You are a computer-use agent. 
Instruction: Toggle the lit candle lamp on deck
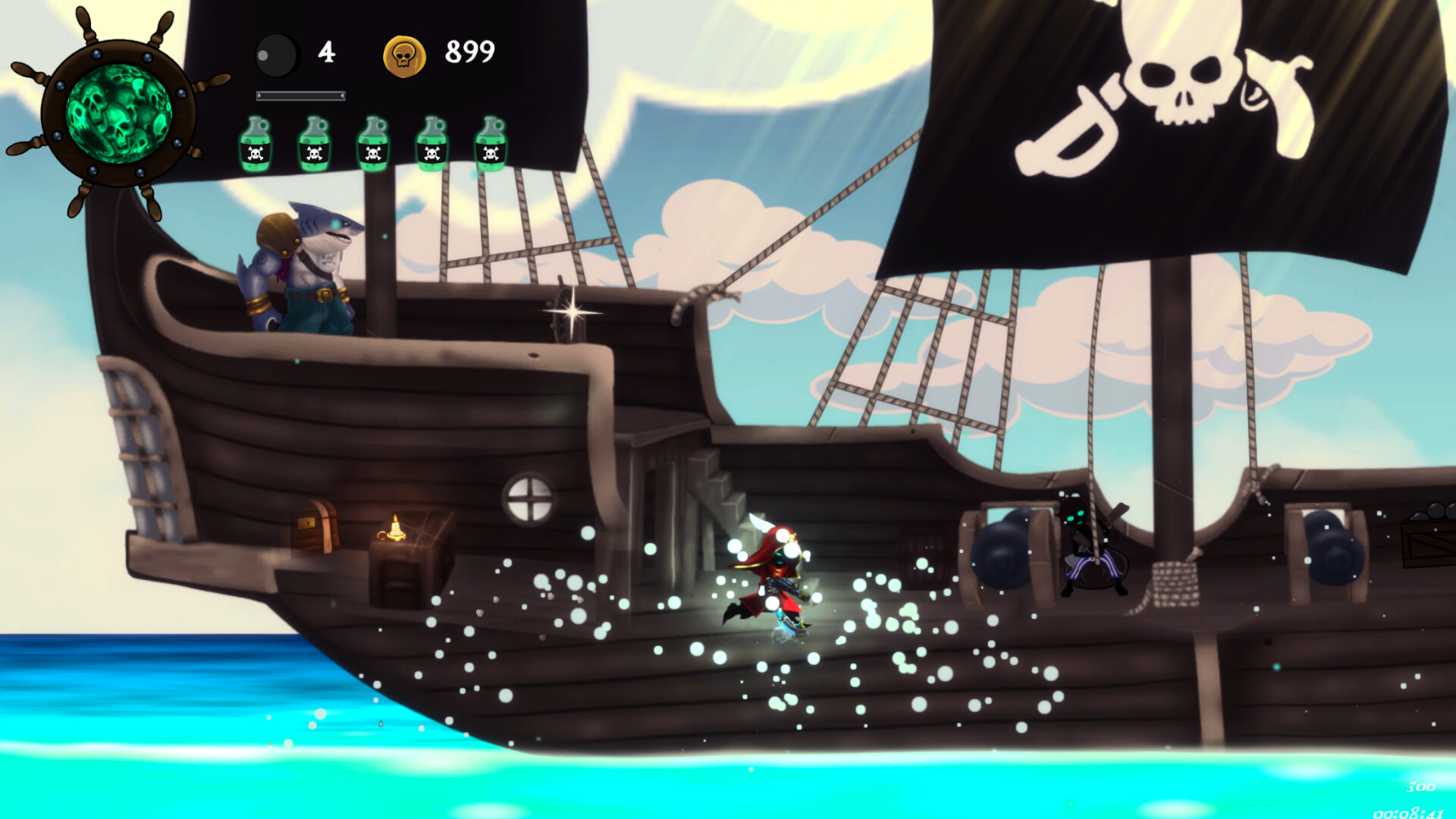point(395,531)
